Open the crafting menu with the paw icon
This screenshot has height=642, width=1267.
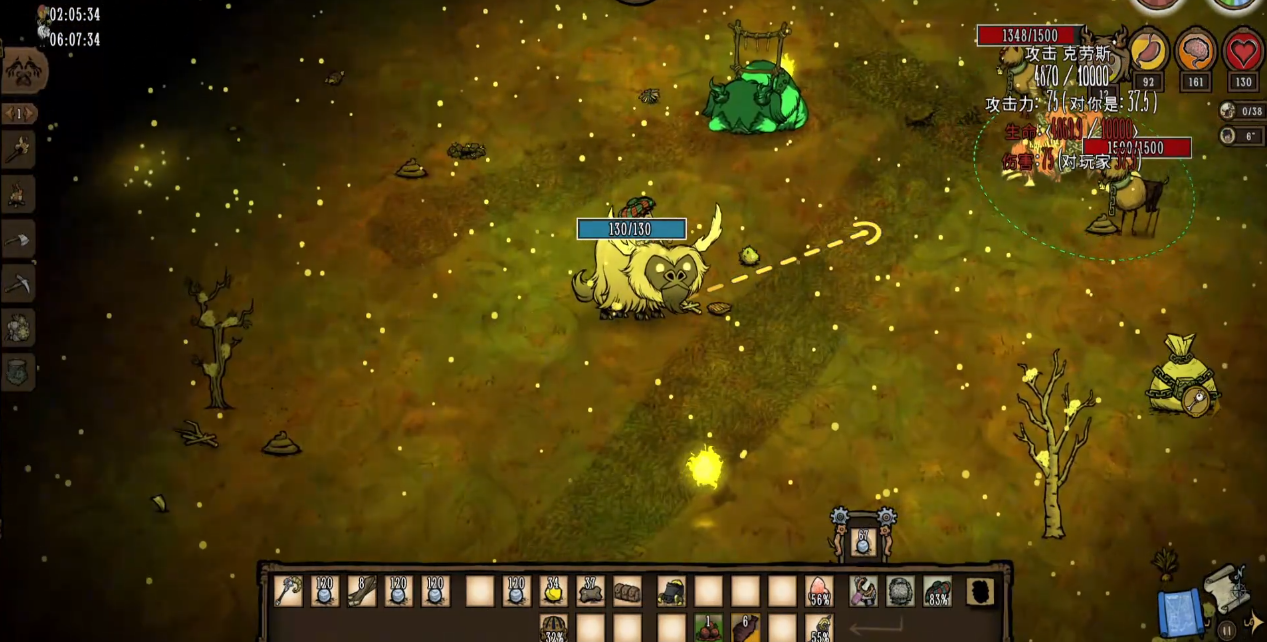pos(22,71)
